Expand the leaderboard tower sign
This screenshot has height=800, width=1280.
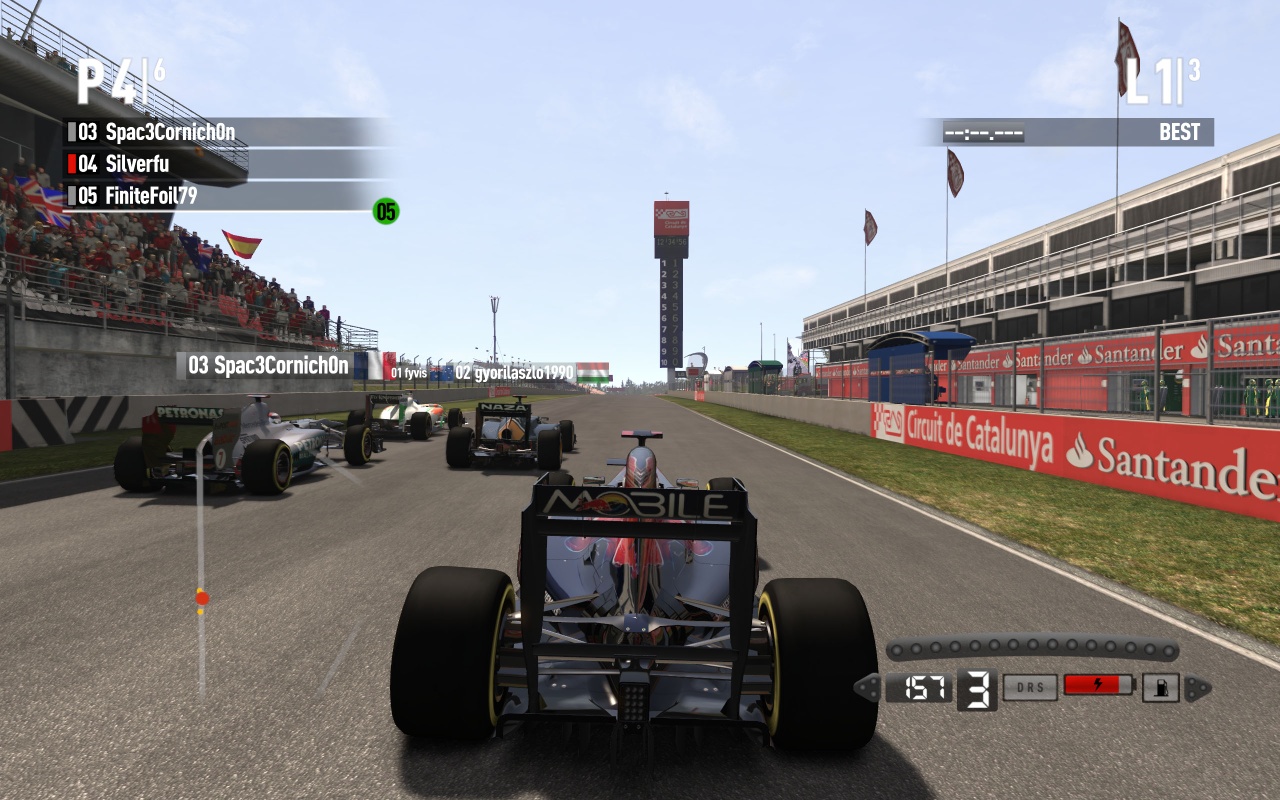click(668, 290)
